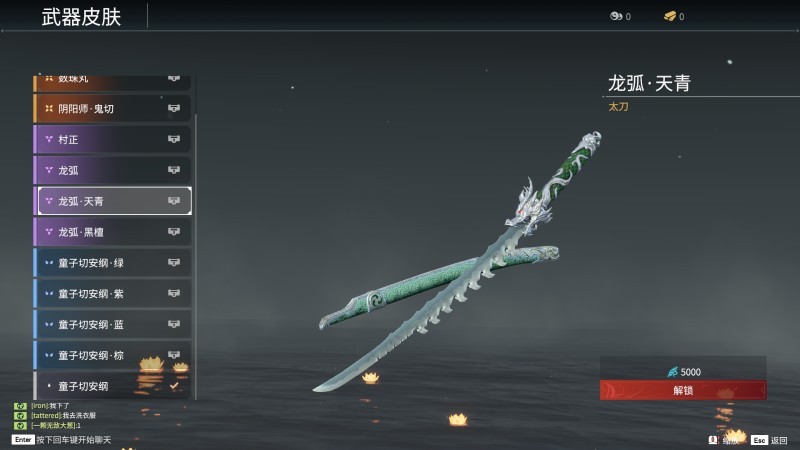Viewport: 800px width, 450px height.
Task: Select the 阴阳师·鬼切 weapon skin
Action: tap(112, 108)
